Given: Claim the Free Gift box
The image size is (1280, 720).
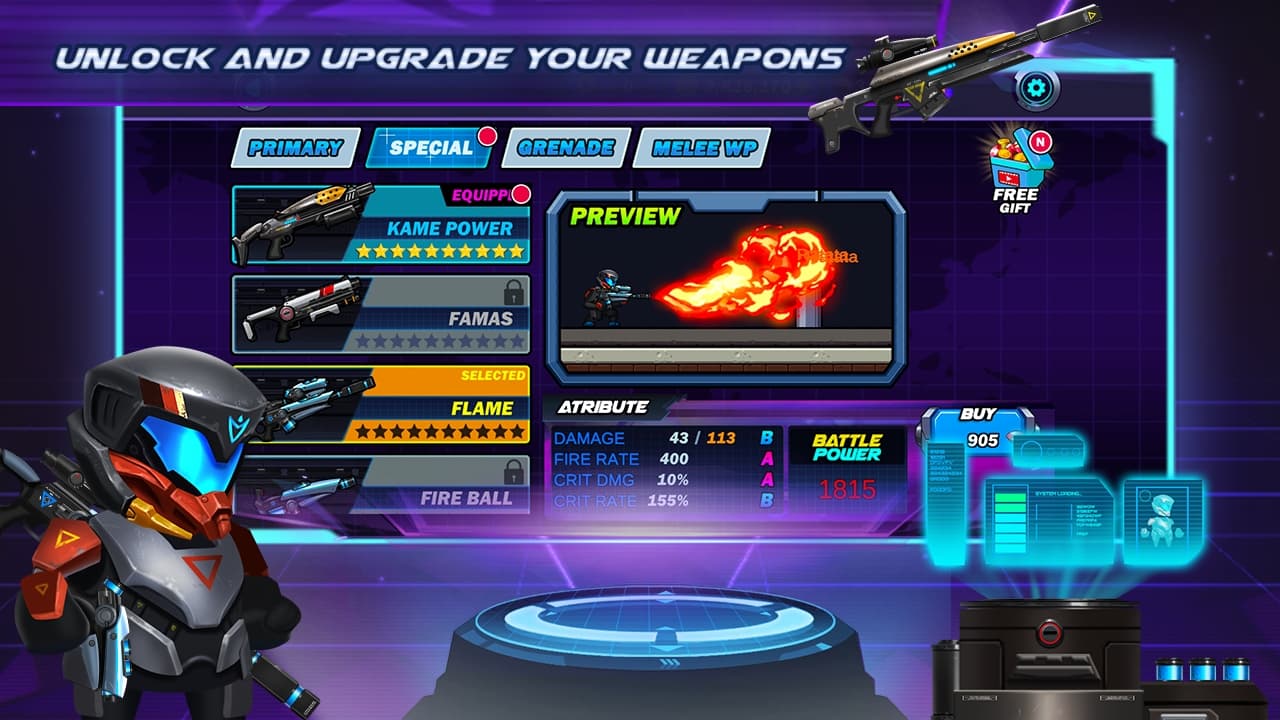Looking at the screenshot, I should coord(1016,170).
